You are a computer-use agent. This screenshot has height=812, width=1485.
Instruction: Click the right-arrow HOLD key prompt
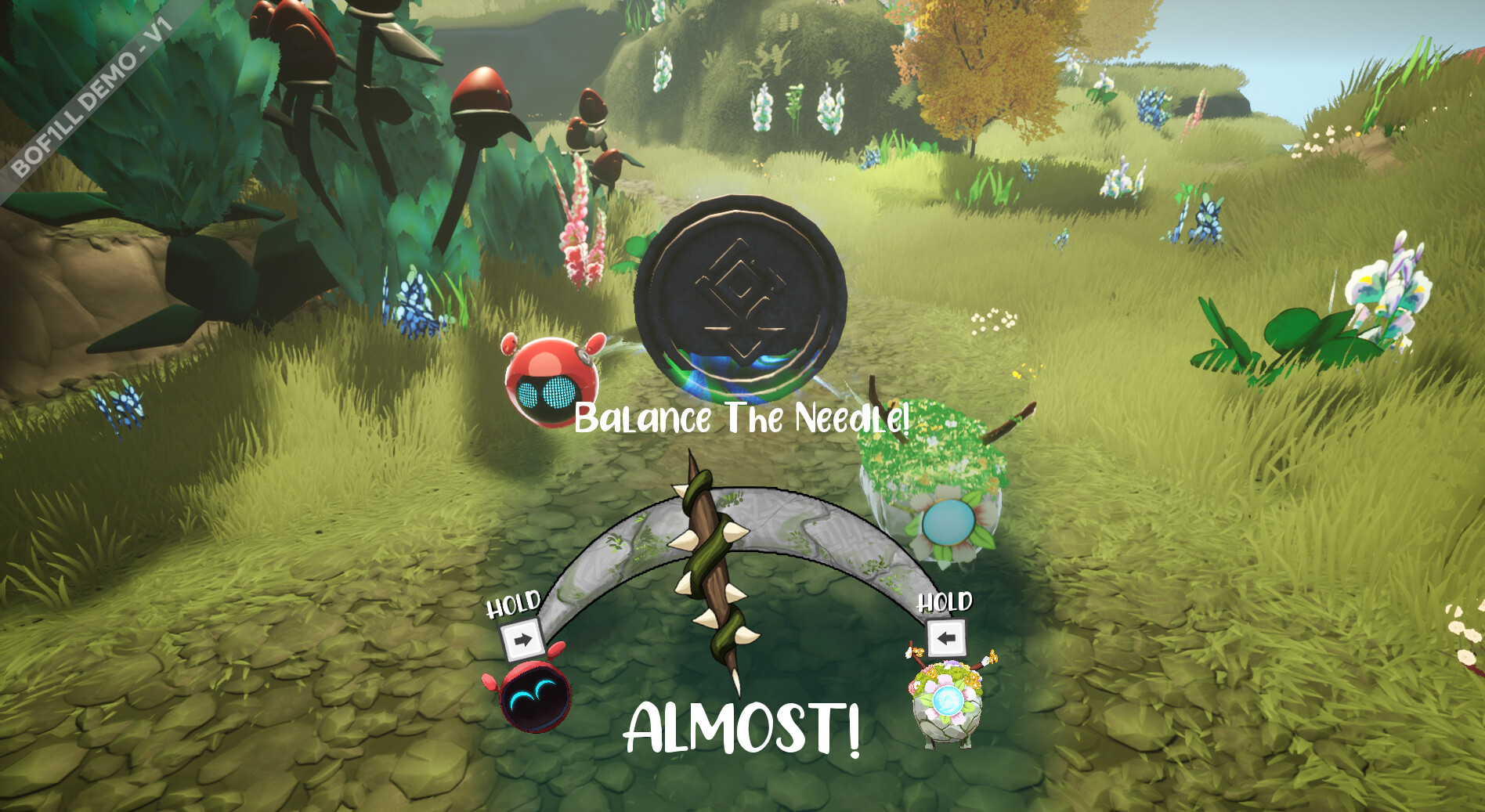pyautogui.click(x=523, y=638)
